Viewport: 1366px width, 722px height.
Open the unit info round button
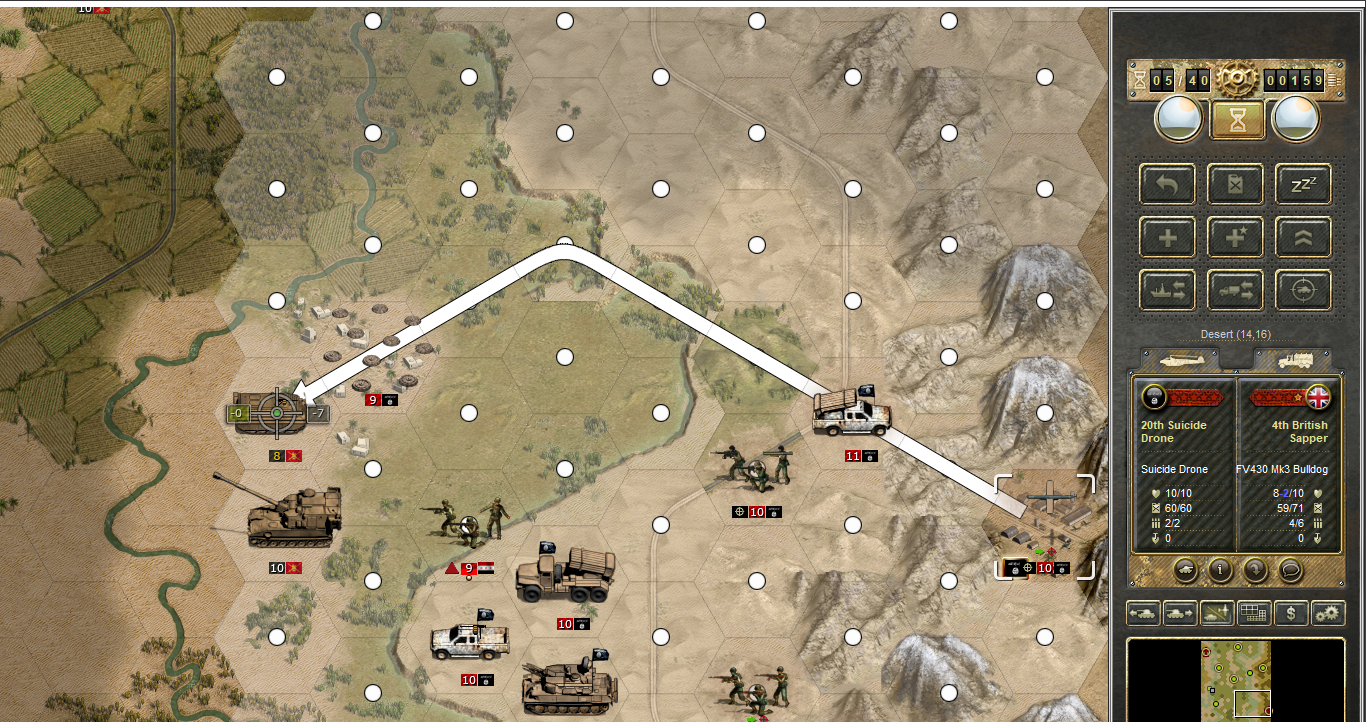[1220, 569]
